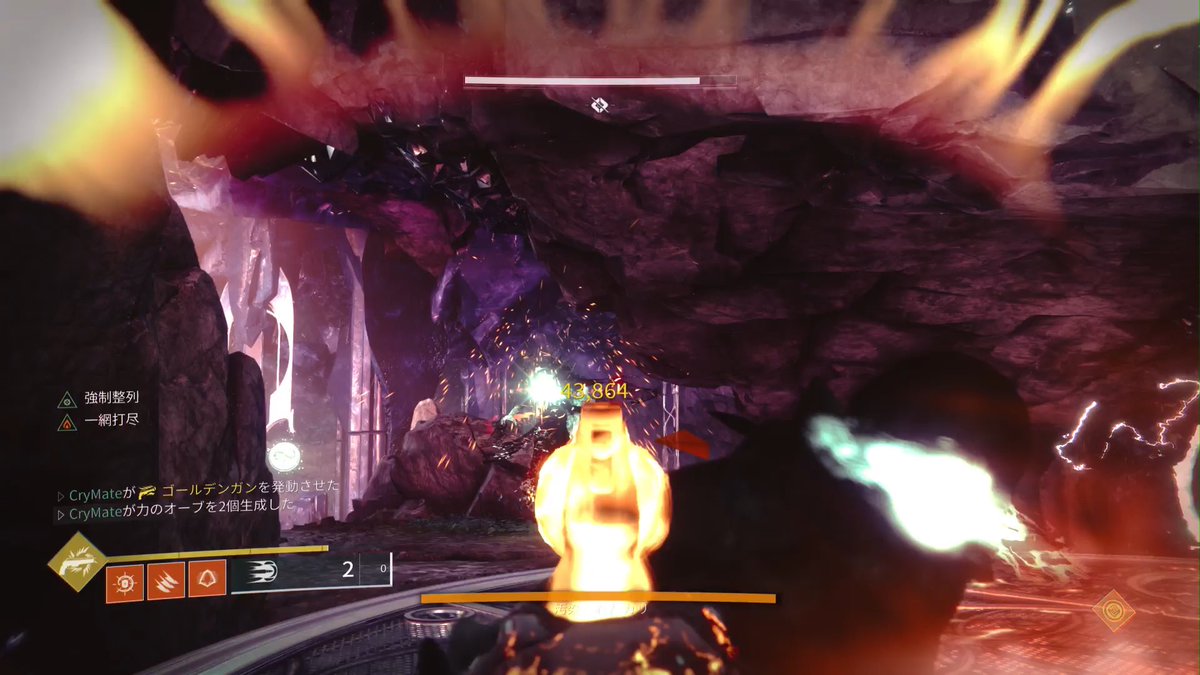Activate the Golden Gun super icon
The width and height of the screenshot is (1200, 675).
(x=77, y=562)
